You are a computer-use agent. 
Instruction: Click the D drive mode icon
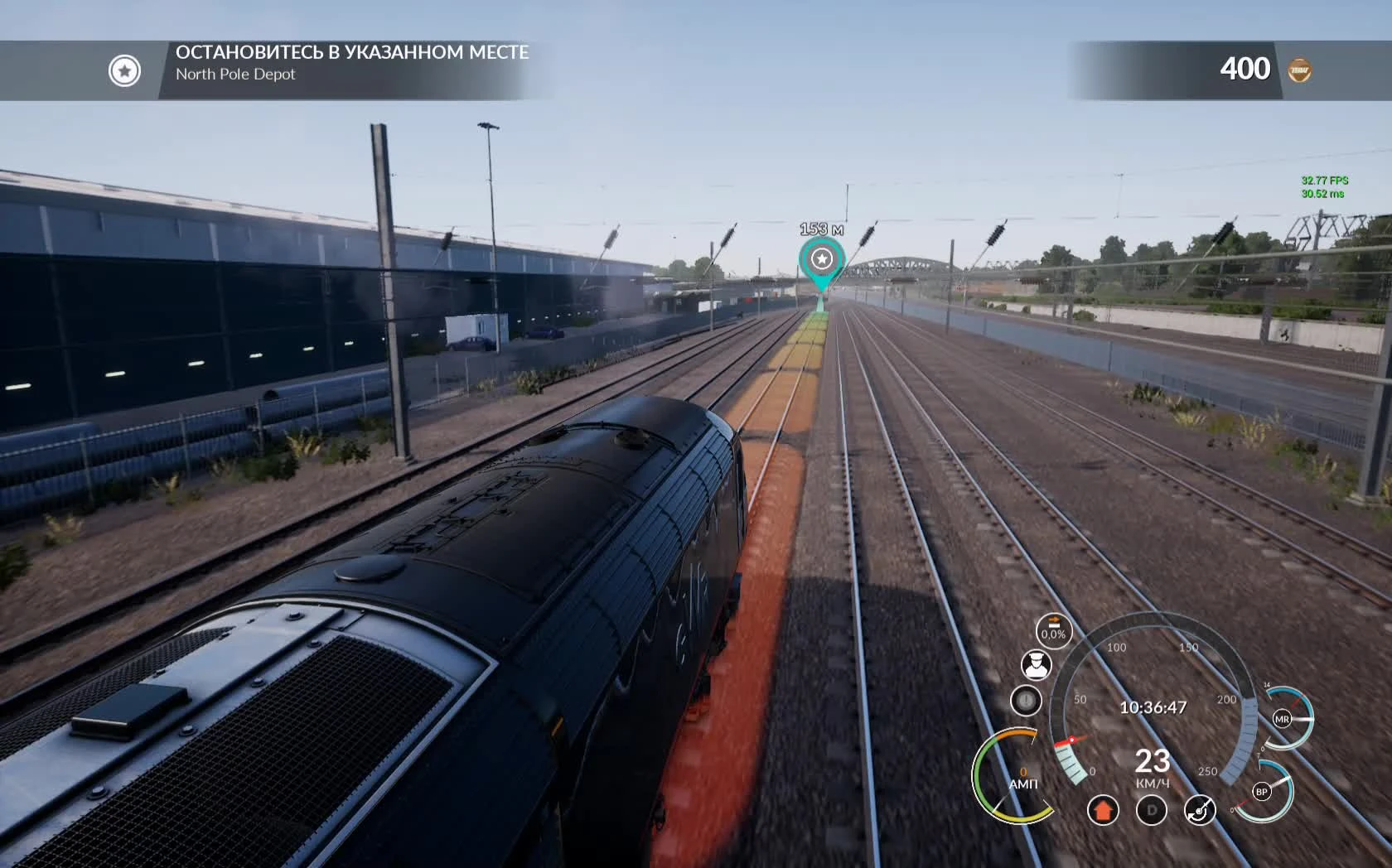pyautogui.click(x=1153, y=809)
